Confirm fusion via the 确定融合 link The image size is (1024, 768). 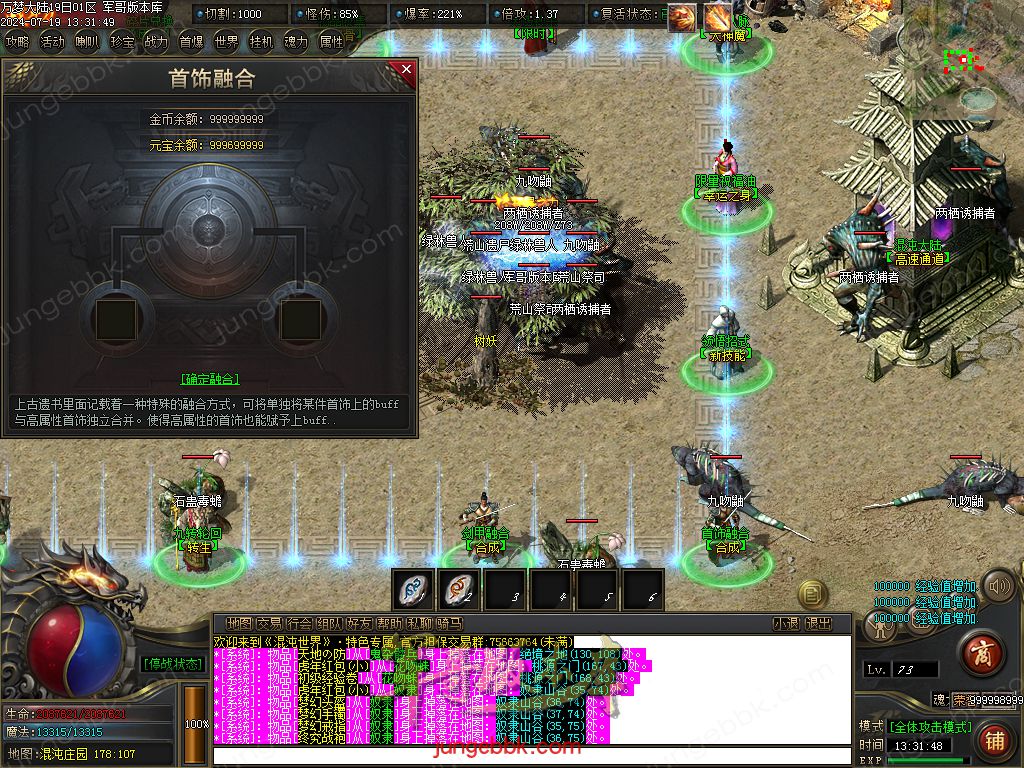(x=210, y=379)
